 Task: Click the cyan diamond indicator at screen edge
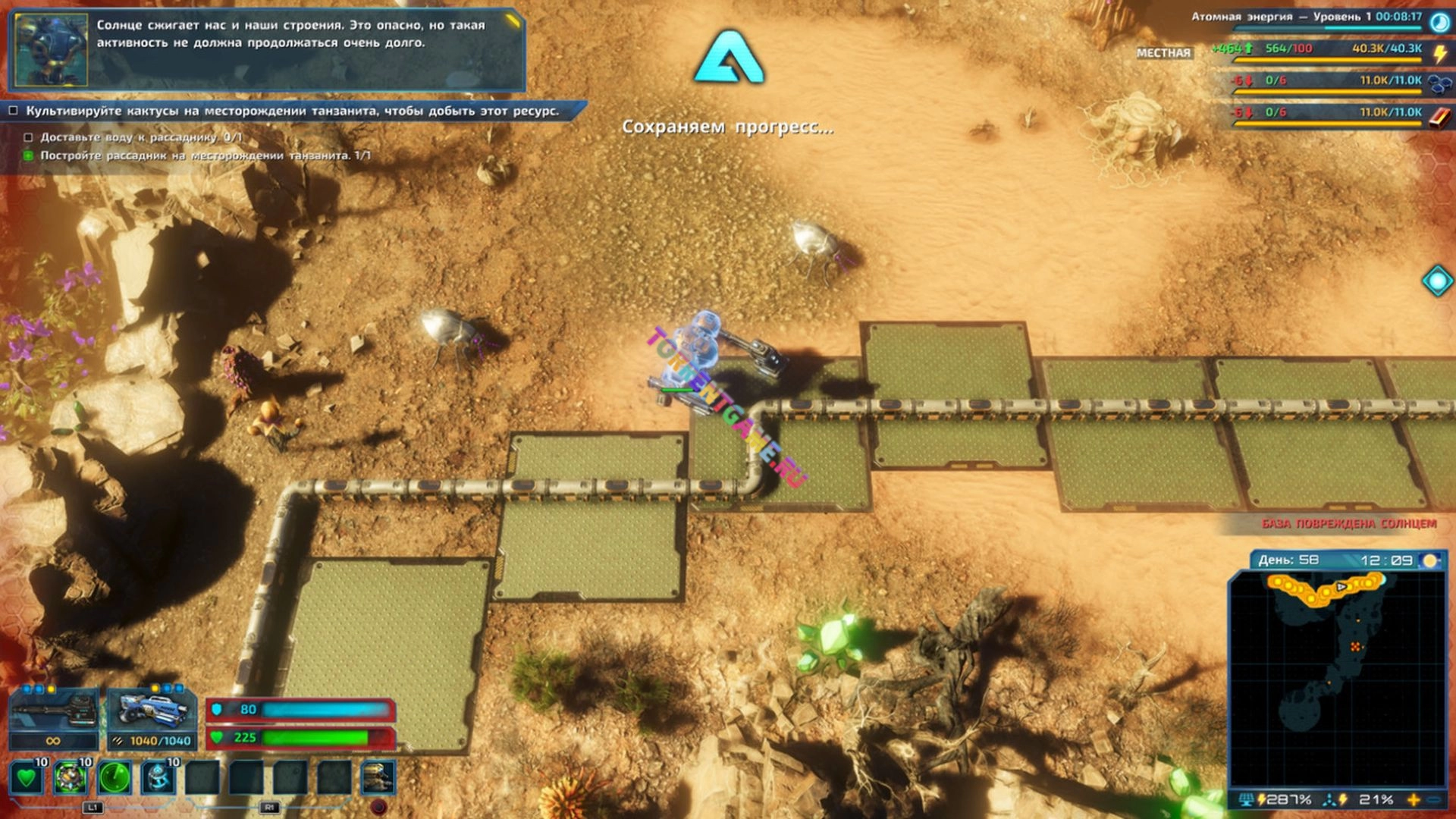1437,281
